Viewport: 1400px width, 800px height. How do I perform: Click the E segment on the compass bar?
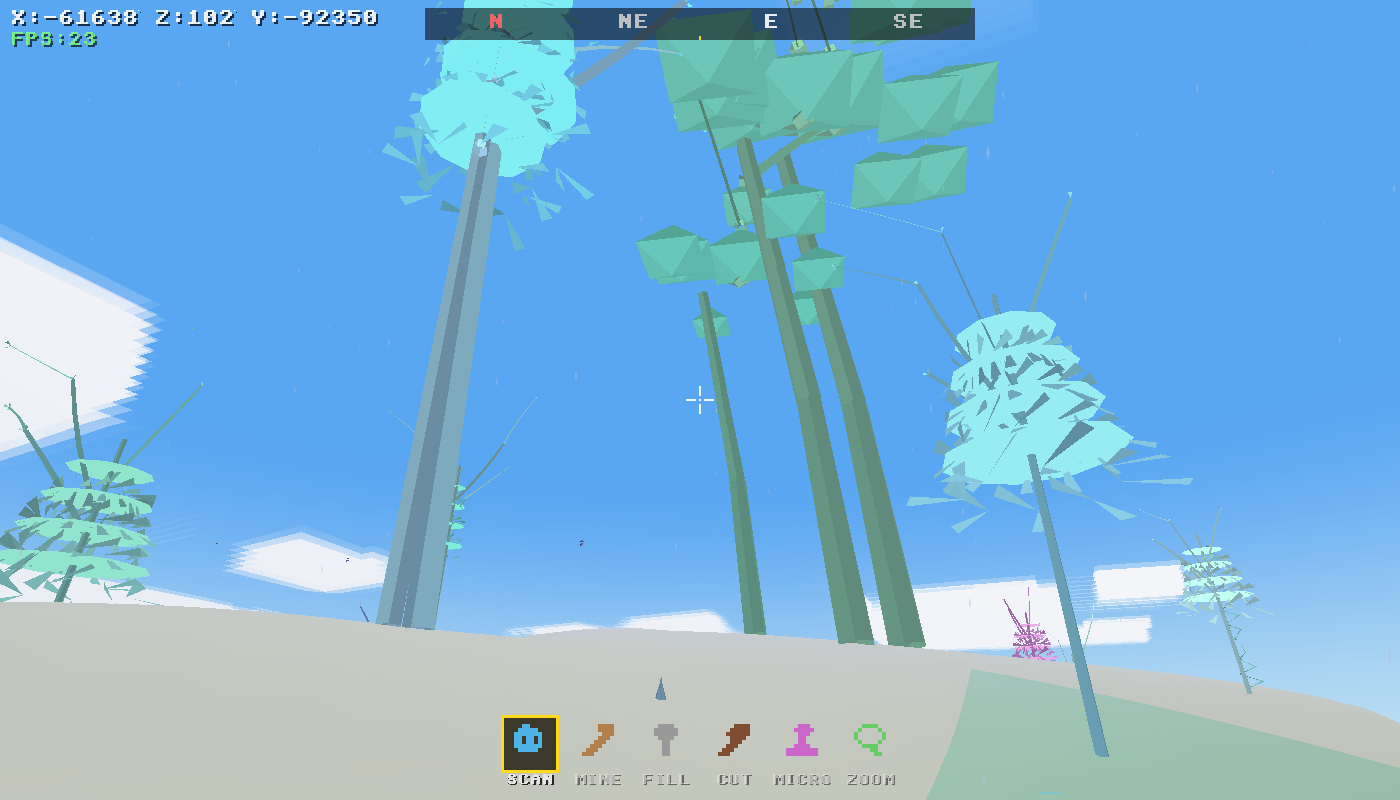point(770,20)
